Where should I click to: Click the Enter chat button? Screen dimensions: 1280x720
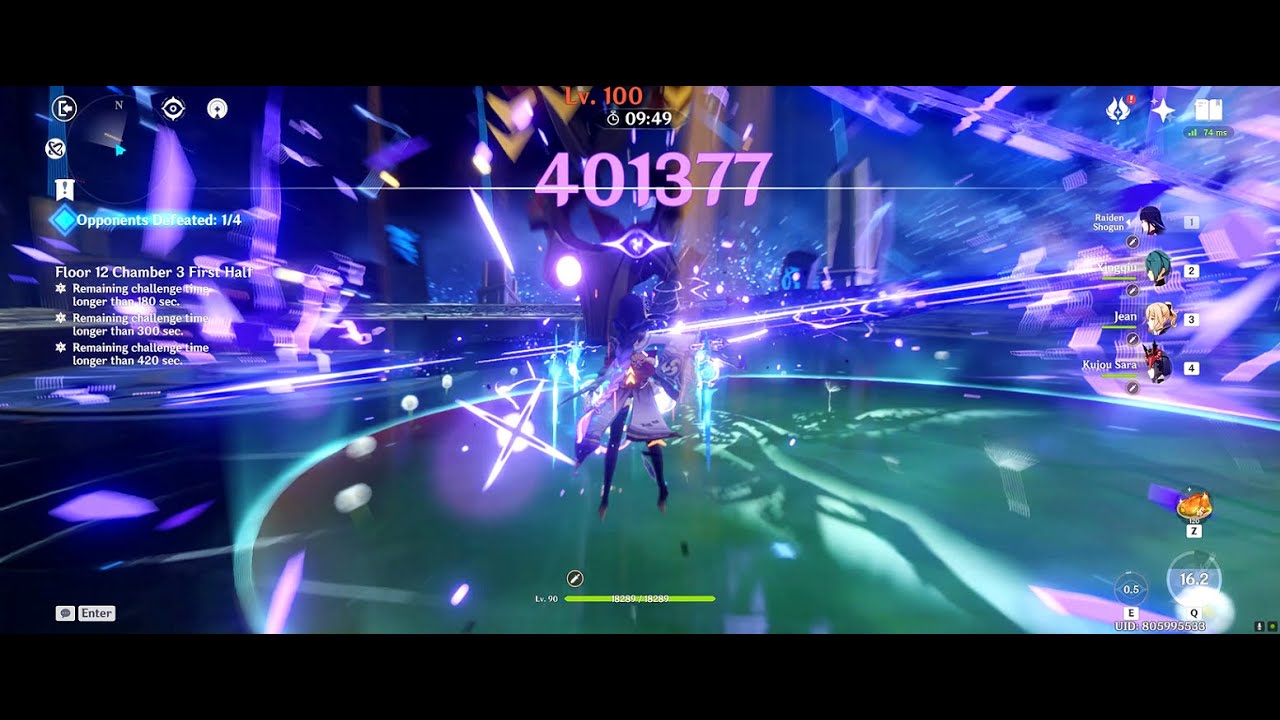coord(96,613)
